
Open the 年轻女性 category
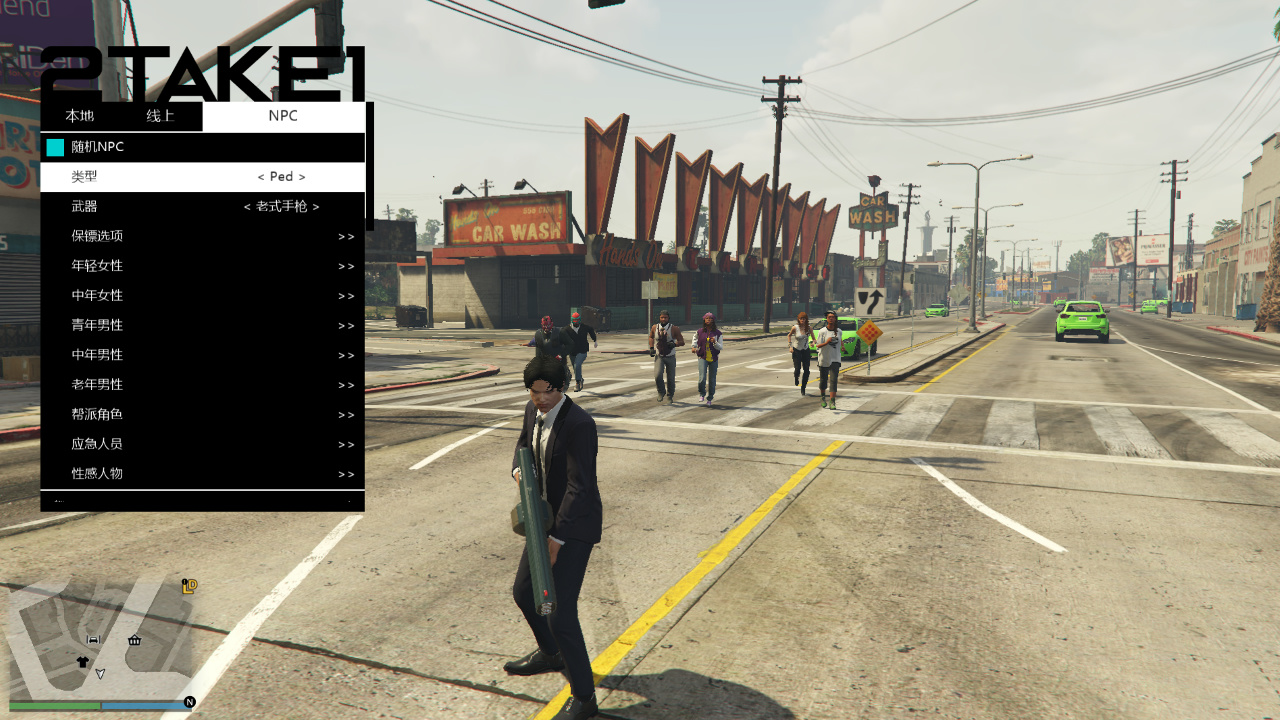202,266
